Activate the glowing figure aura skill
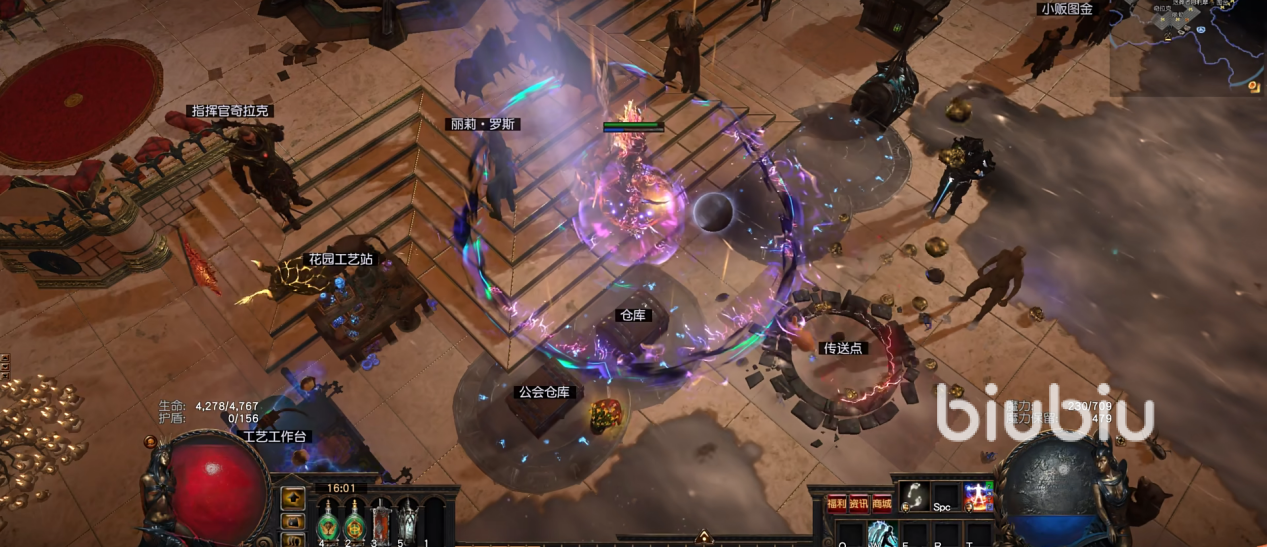Screen dimensions: 1267x547 click(978, 496)
